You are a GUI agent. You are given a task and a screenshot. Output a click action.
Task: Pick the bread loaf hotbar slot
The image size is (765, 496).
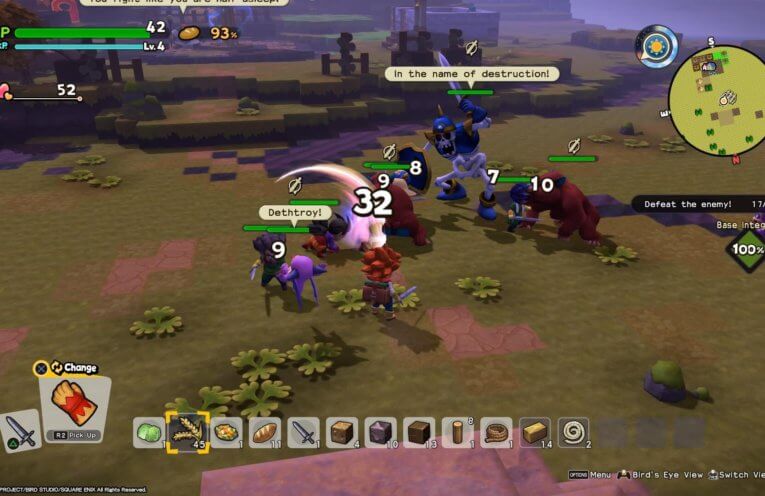click(264, 433)
